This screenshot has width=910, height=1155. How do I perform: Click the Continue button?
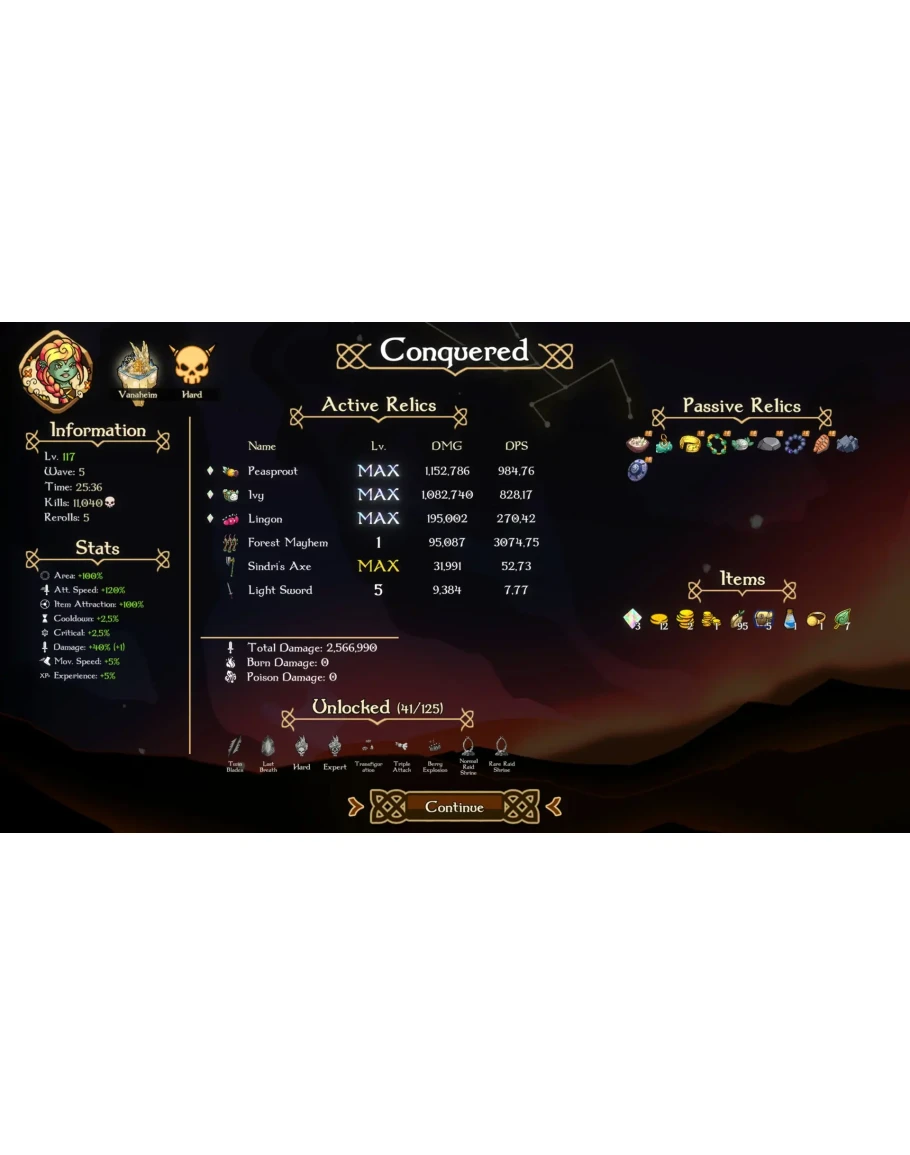click(x=454, y=807)
